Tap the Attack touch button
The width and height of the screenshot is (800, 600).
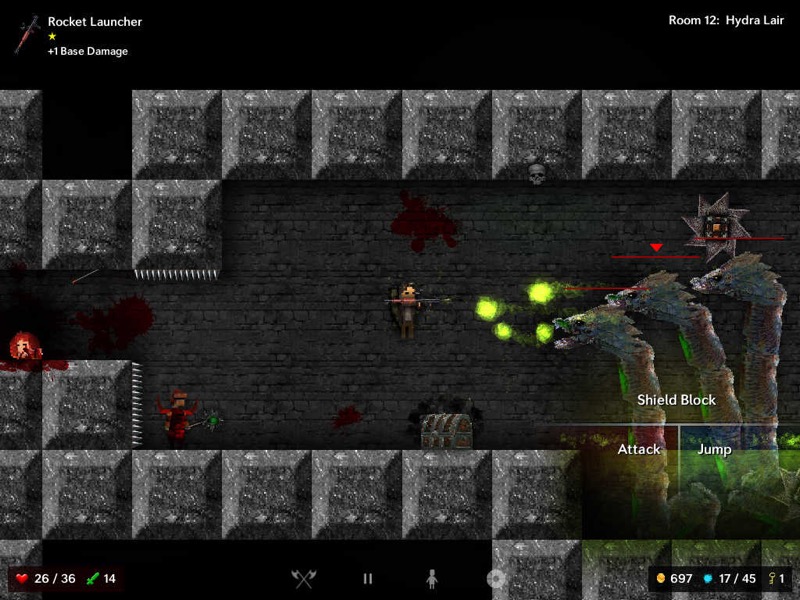(638, 450)
